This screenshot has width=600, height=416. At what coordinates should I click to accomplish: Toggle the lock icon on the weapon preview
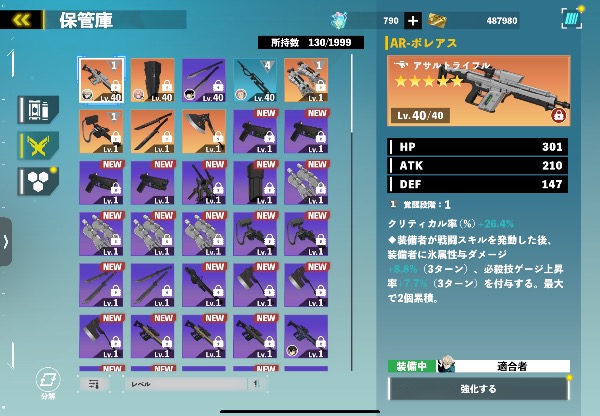click(x=558, y=116)
